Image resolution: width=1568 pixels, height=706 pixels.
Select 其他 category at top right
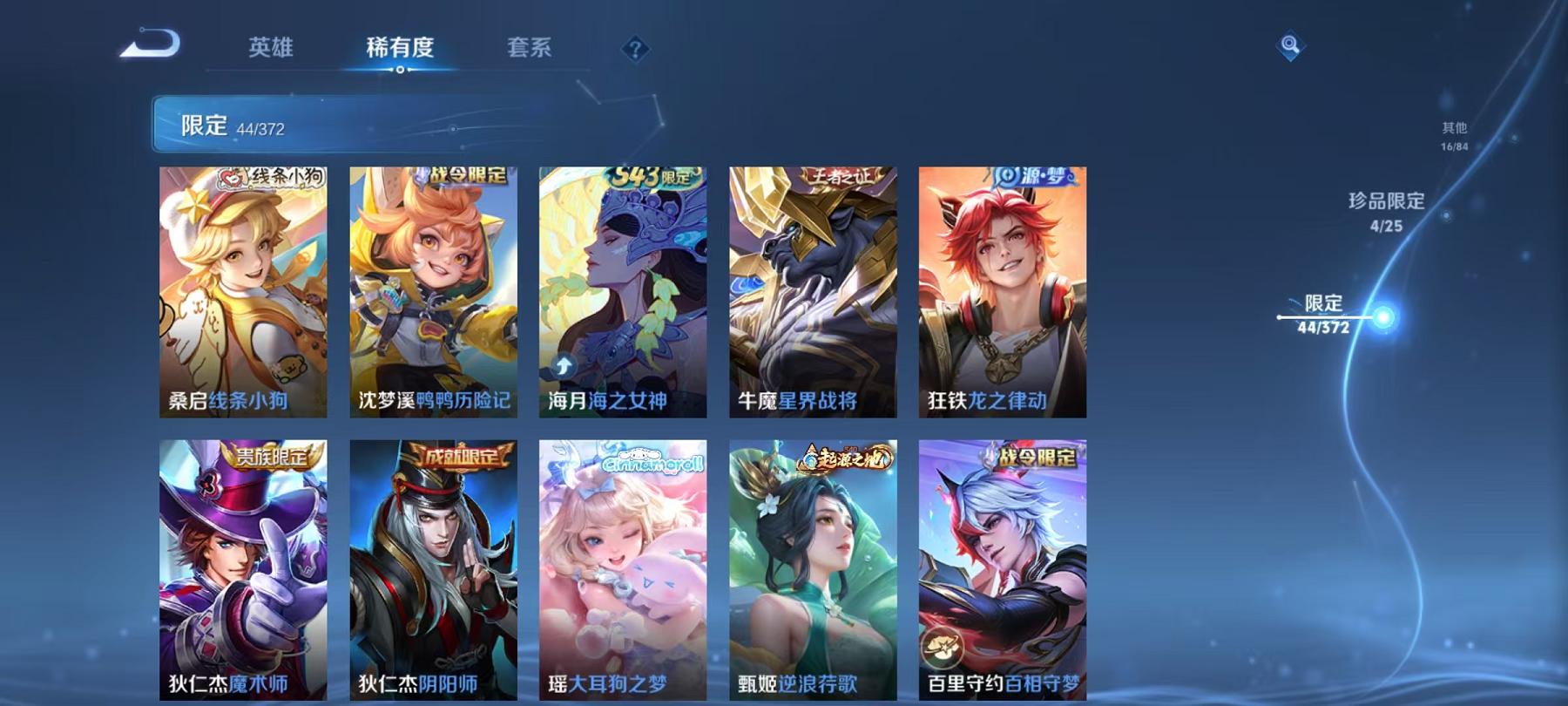click(x=1455, y=127)
